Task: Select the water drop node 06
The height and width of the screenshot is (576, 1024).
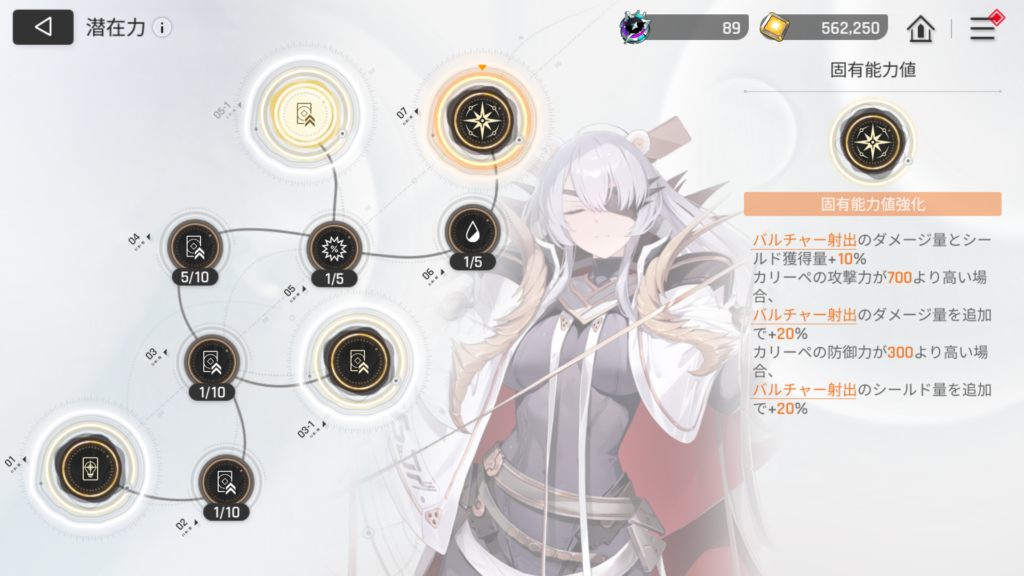Action: (x=472, y=232)
